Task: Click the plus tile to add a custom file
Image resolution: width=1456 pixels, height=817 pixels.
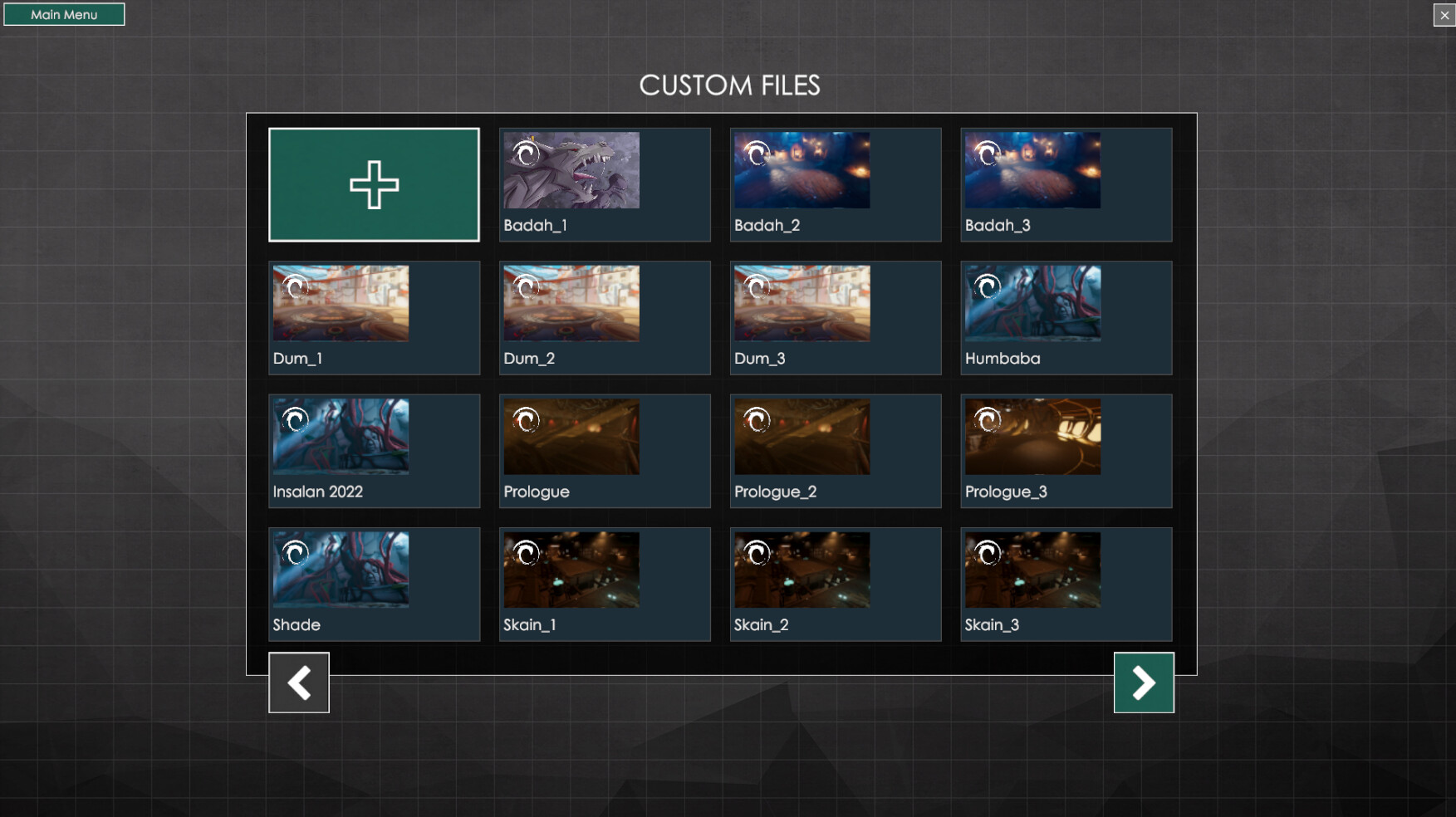Action: 374,183
